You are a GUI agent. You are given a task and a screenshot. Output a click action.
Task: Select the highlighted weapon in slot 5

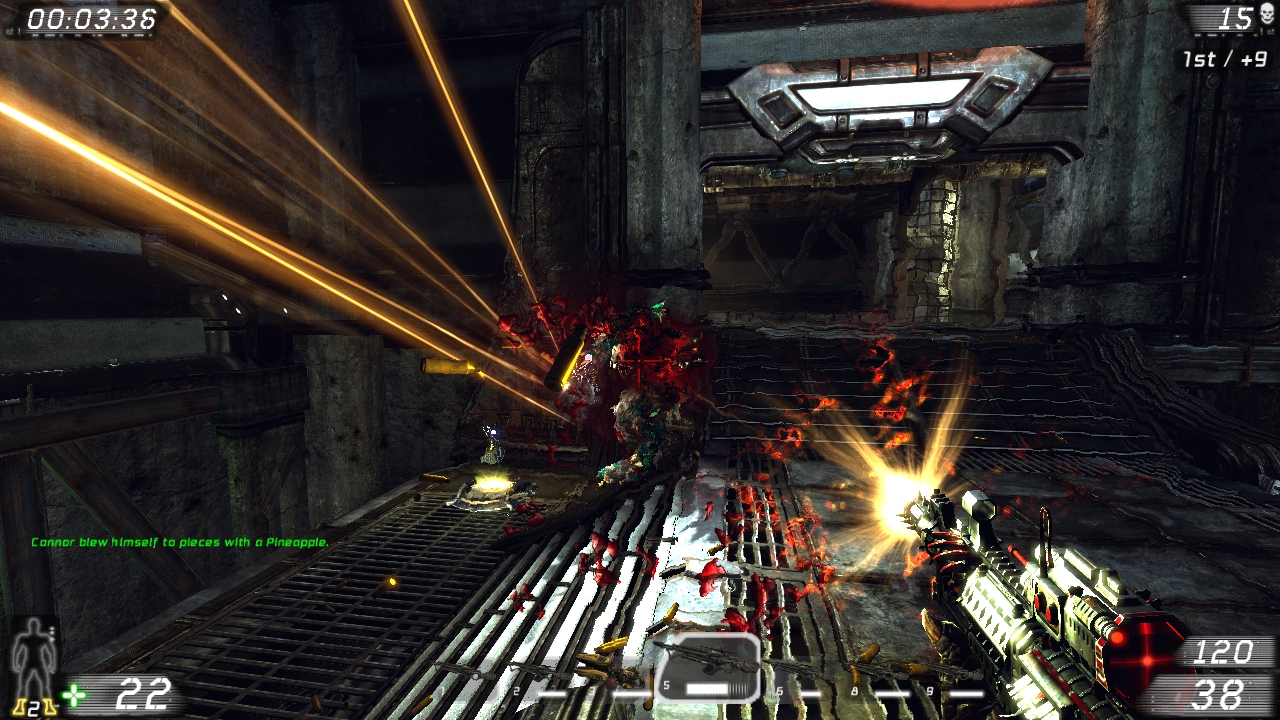pos(708,667)
